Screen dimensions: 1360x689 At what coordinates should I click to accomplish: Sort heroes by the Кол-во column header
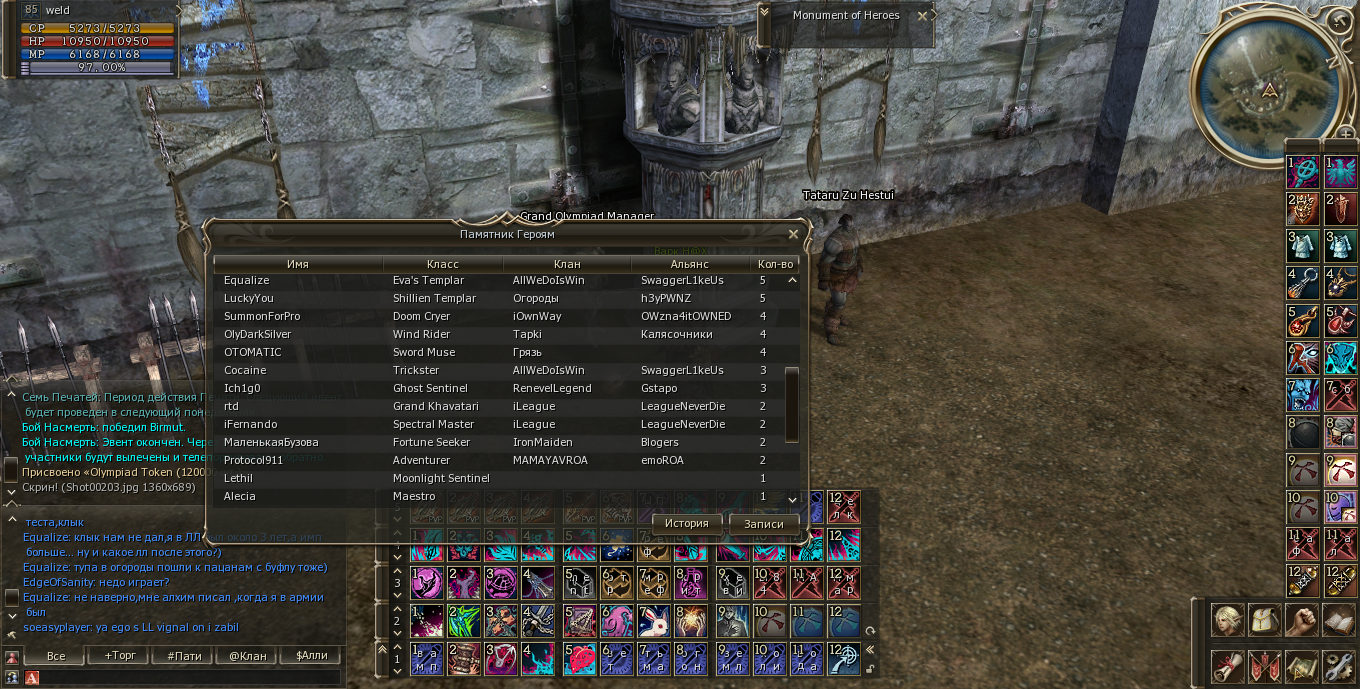pyautogui.click(x=775, y=264)
